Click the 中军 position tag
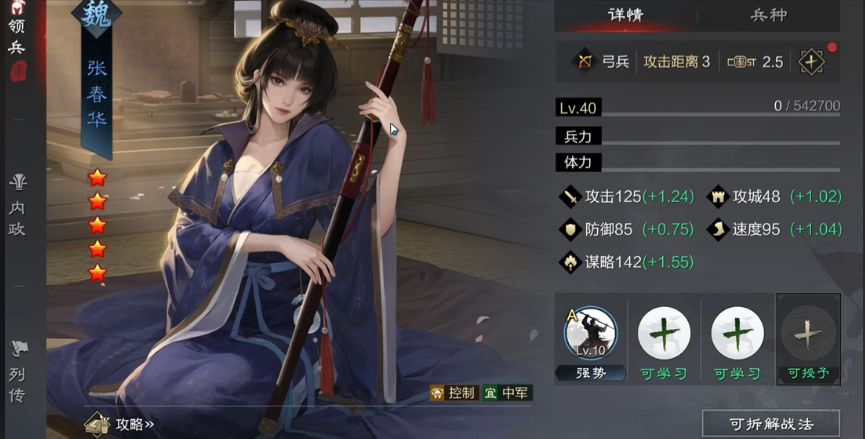The image size is (865, 439). click(x=507, y=393)
